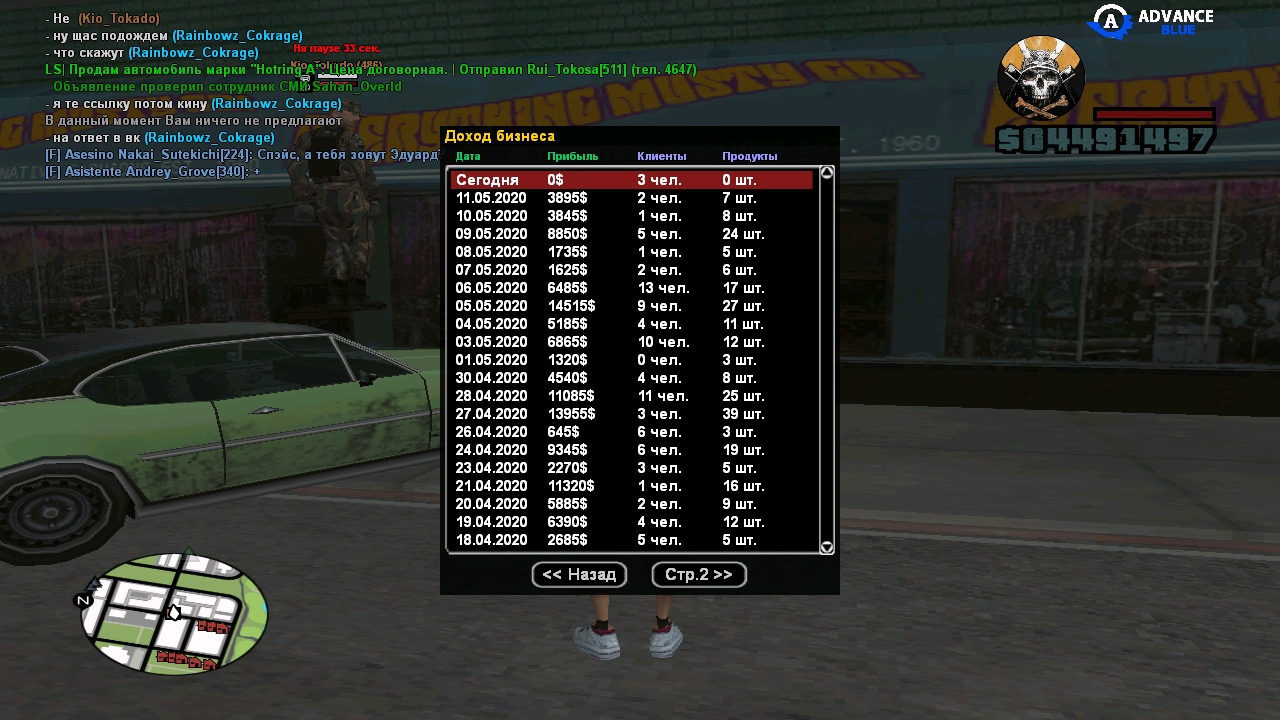This screenshot has height=720, width=1280.
Task: Select the 'Сегодня' income row
Action: [631, 180]
